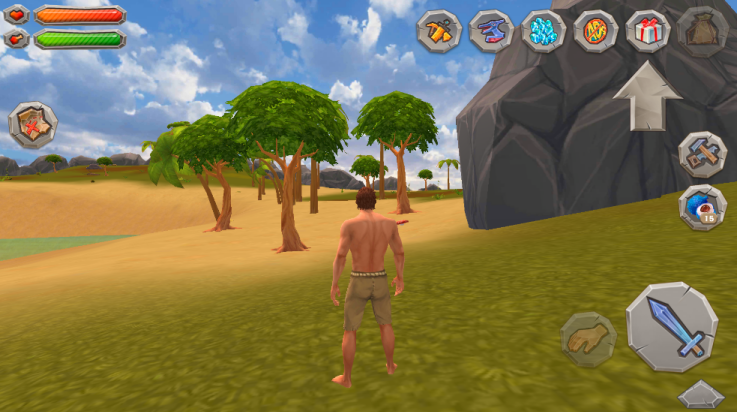This screenshot has width=737, height=412.
Task: Tap the hand grab button
Action: (x=587, y=339)
